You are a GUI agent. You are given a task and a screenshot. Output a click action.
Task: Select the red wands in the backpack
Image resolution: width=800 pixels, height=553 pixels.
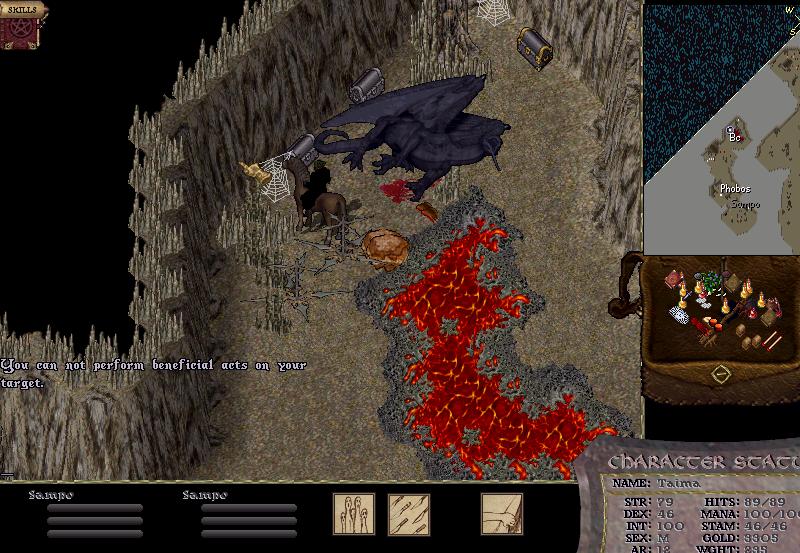(771, 341)
